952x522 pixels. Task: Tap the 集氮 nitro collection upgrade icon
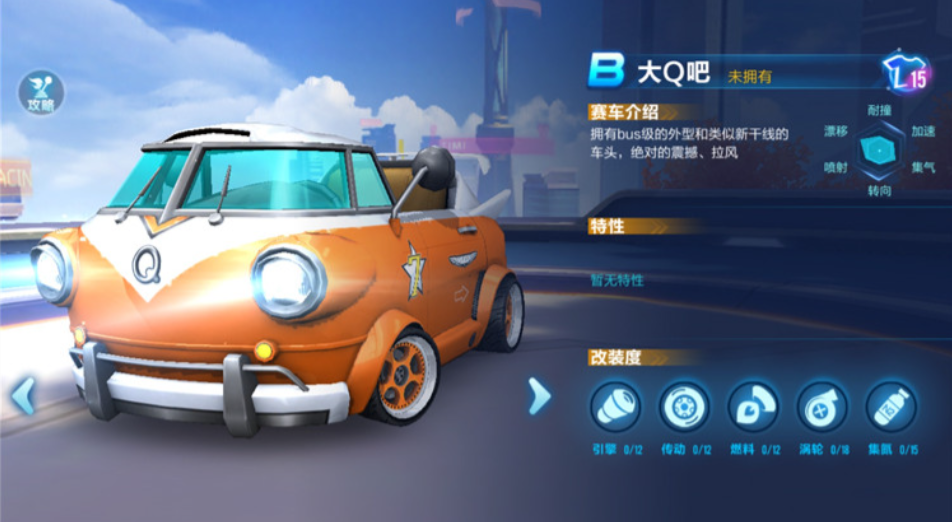[x=891, y=407]
